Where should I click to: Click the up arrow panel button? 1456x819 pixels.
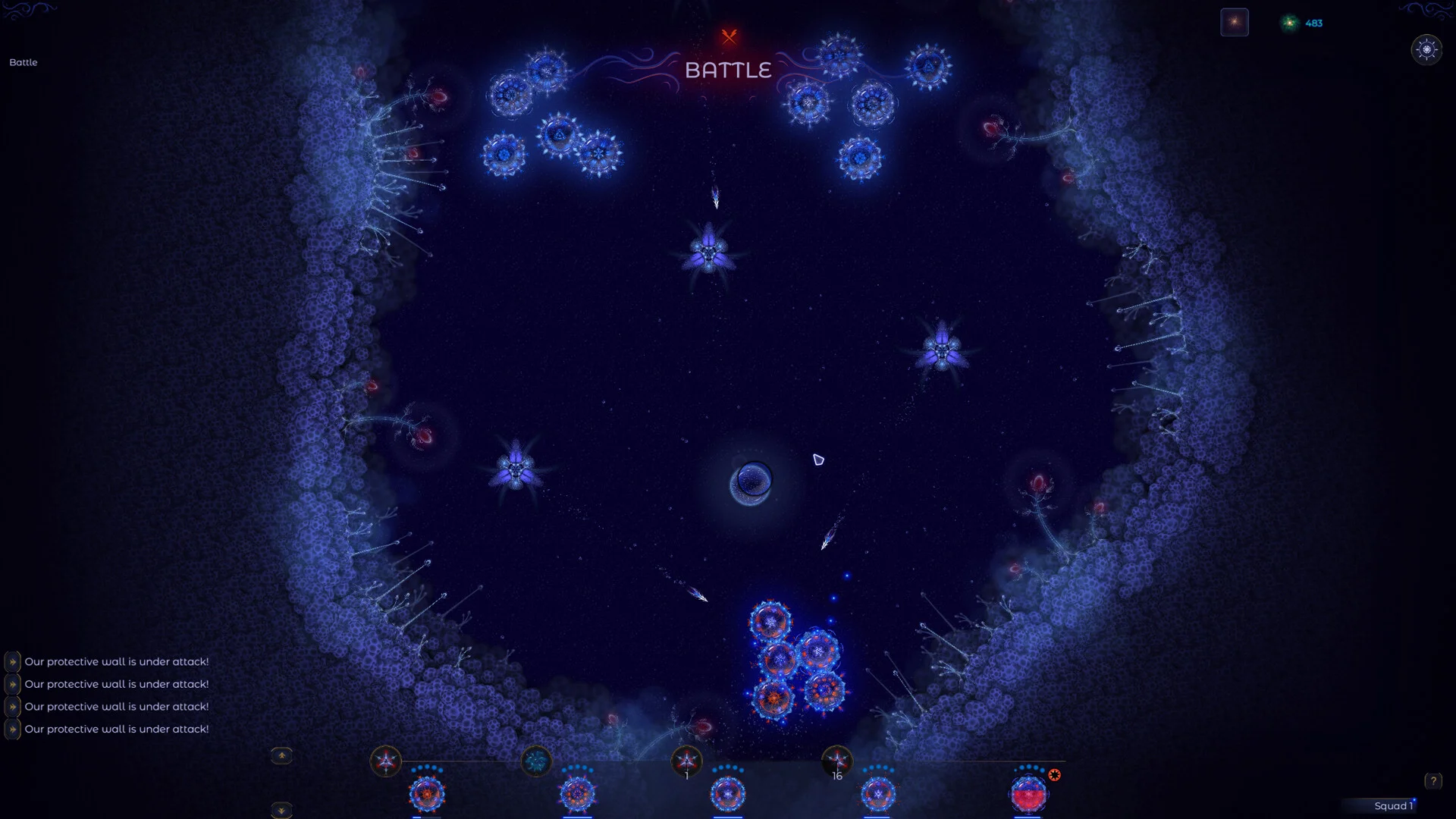[281, 755]
